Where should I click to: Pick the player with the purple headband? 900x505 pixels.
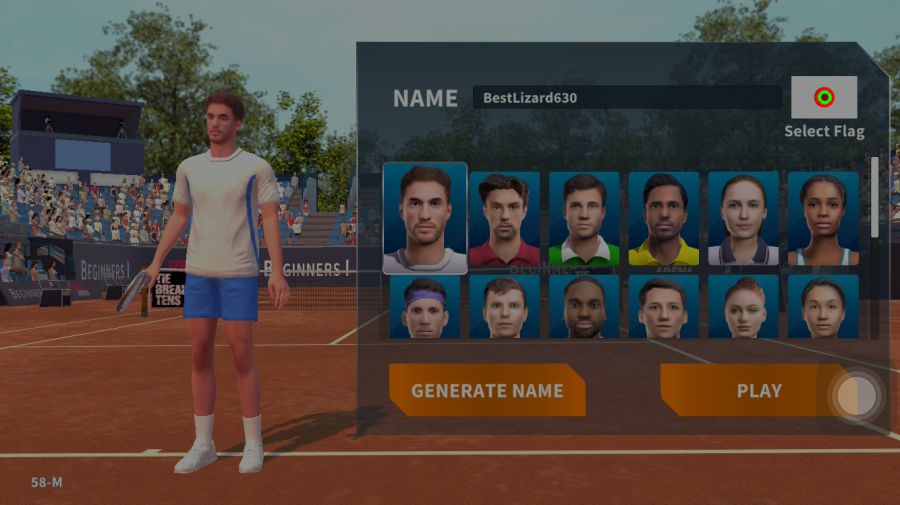(425, 307)
